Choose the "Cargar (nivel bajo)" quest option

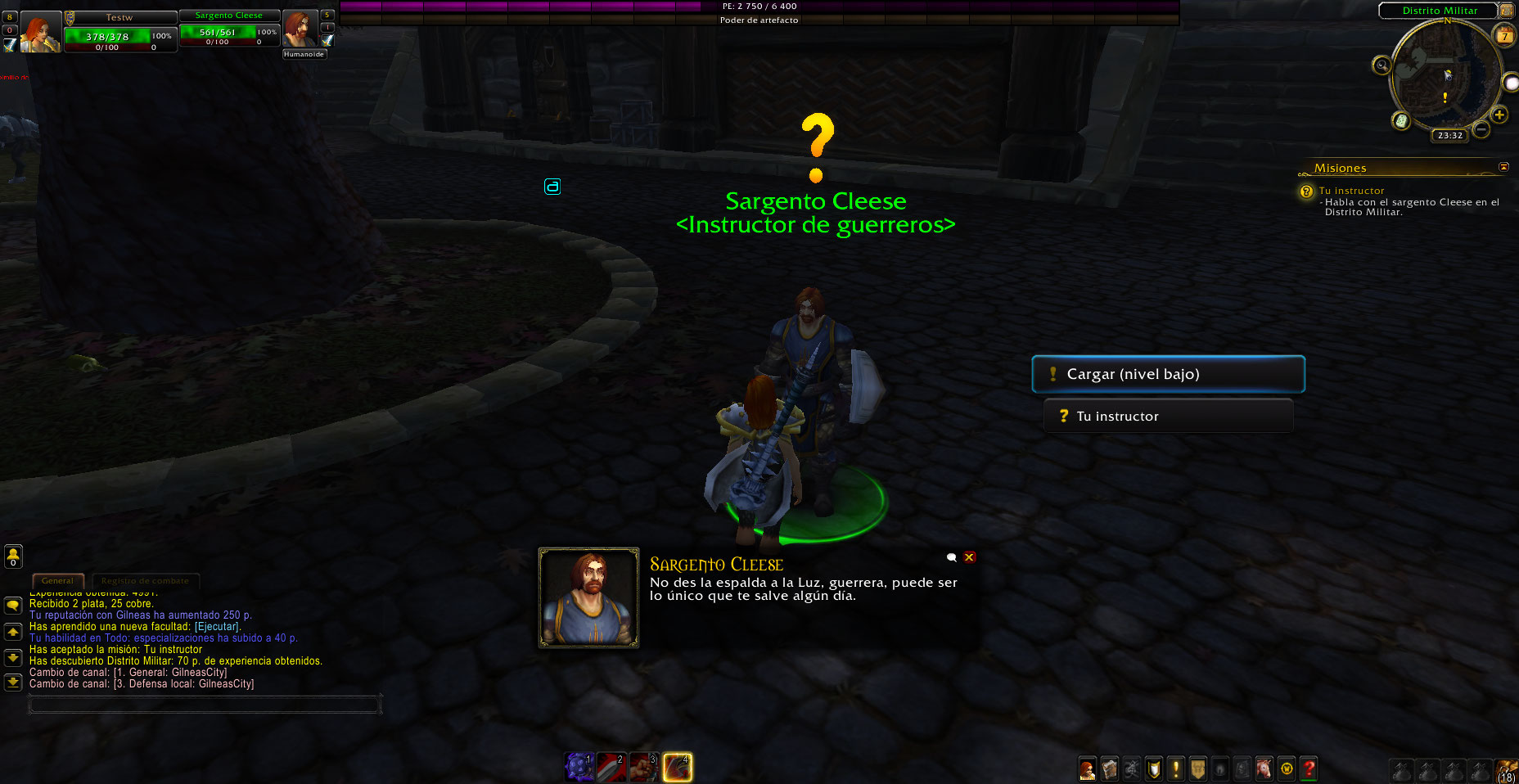pos(1168,374)
